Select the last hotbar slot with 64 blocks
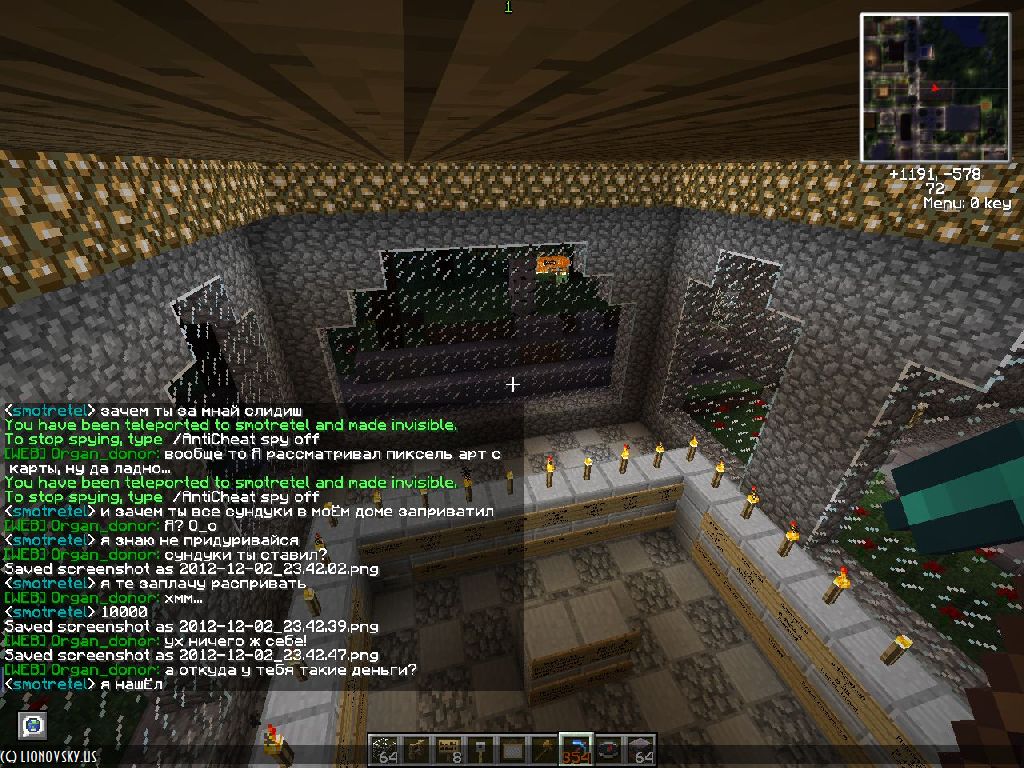This screenshot has height=768, width=1024. 639,749
